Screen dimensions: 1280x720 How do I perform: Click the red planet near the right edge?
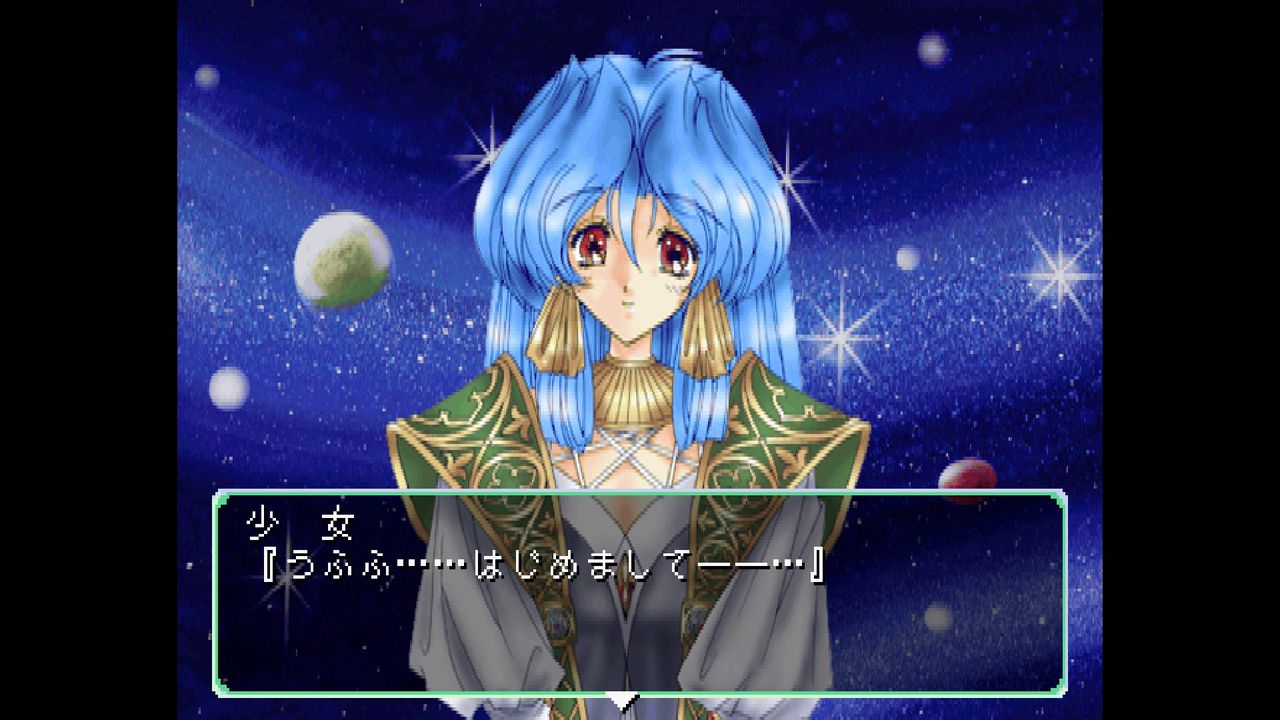point(967,480)
